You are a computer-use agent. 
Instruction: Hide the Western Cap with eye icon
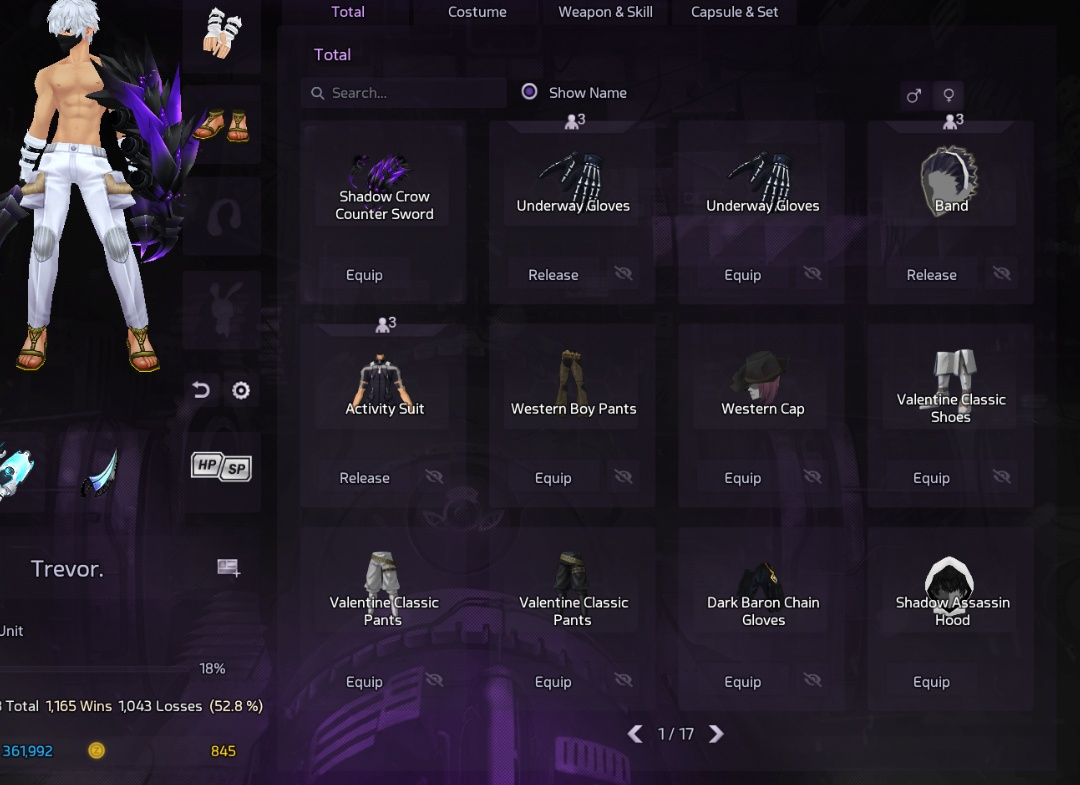(x=812, y=478)
